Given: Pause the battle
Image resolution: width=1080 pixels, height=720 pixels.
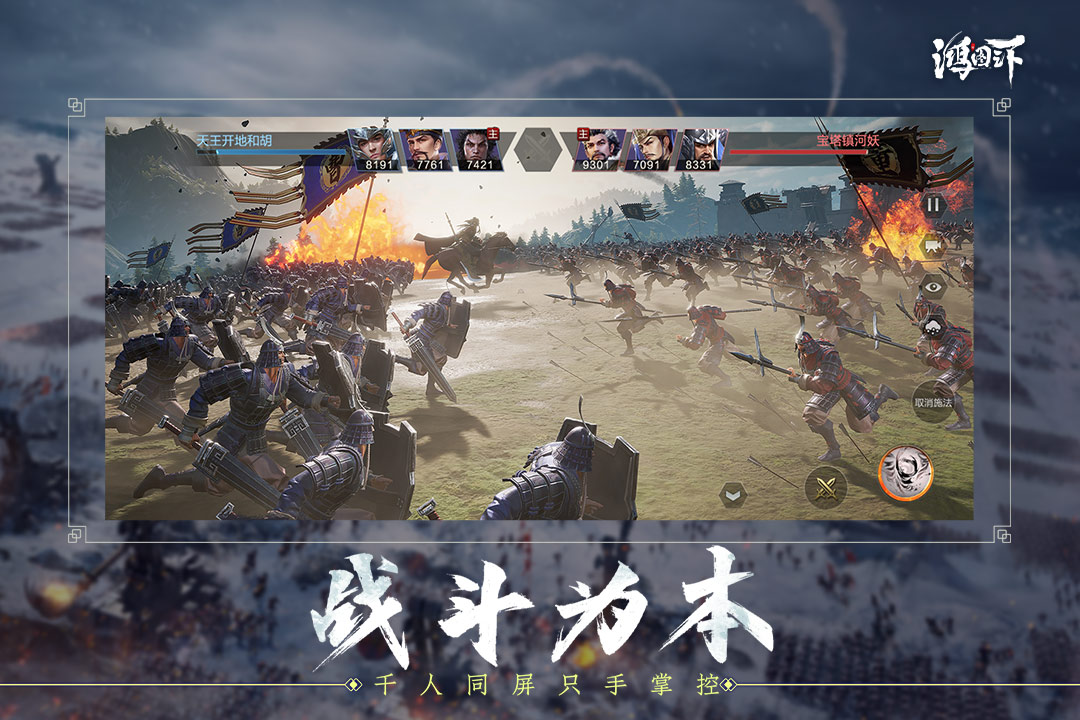Looking at the screenshot, I should 932,205.
